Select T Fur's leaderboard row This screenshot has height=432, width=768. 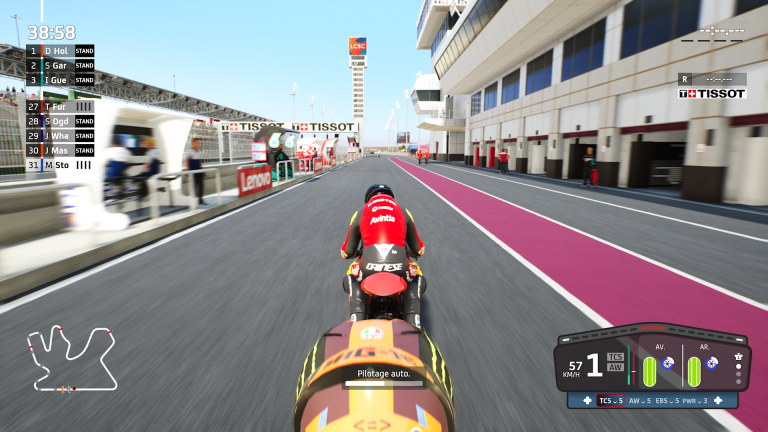(x=60, y=106)
